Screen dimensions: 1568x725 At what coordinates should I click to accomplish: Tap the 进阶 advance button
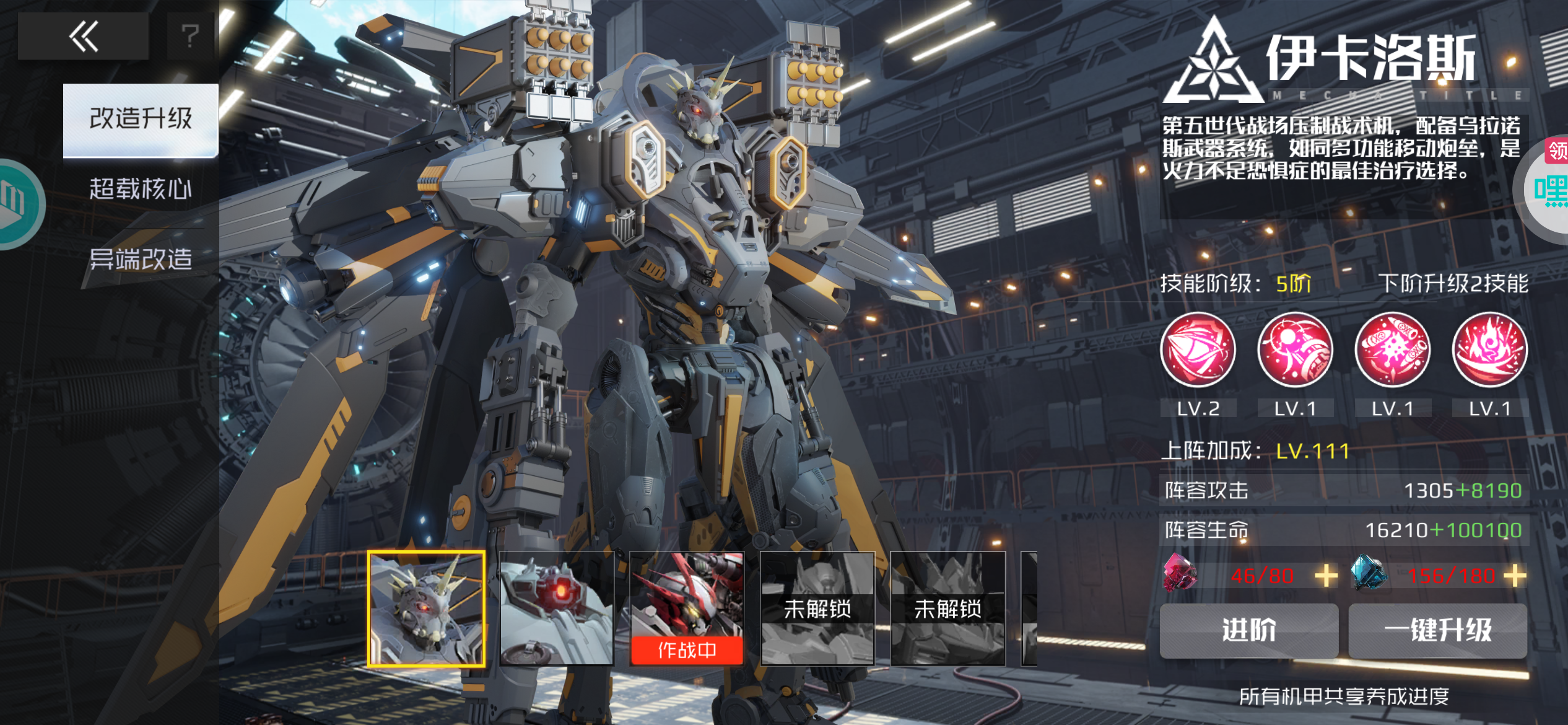(1248, 630)
